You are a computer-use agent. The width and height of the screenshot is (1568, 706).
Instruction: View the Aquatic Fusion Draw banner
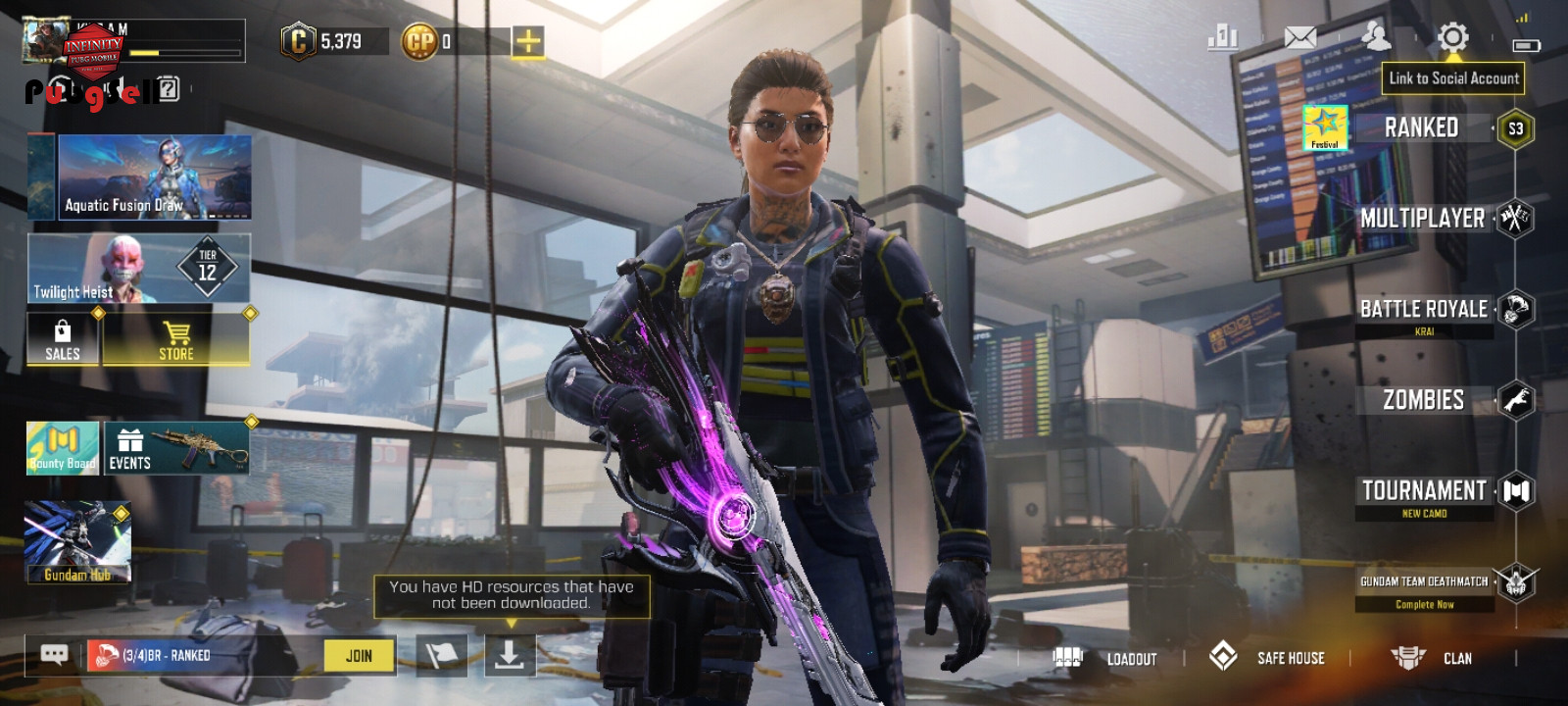(x=154, y=177)
